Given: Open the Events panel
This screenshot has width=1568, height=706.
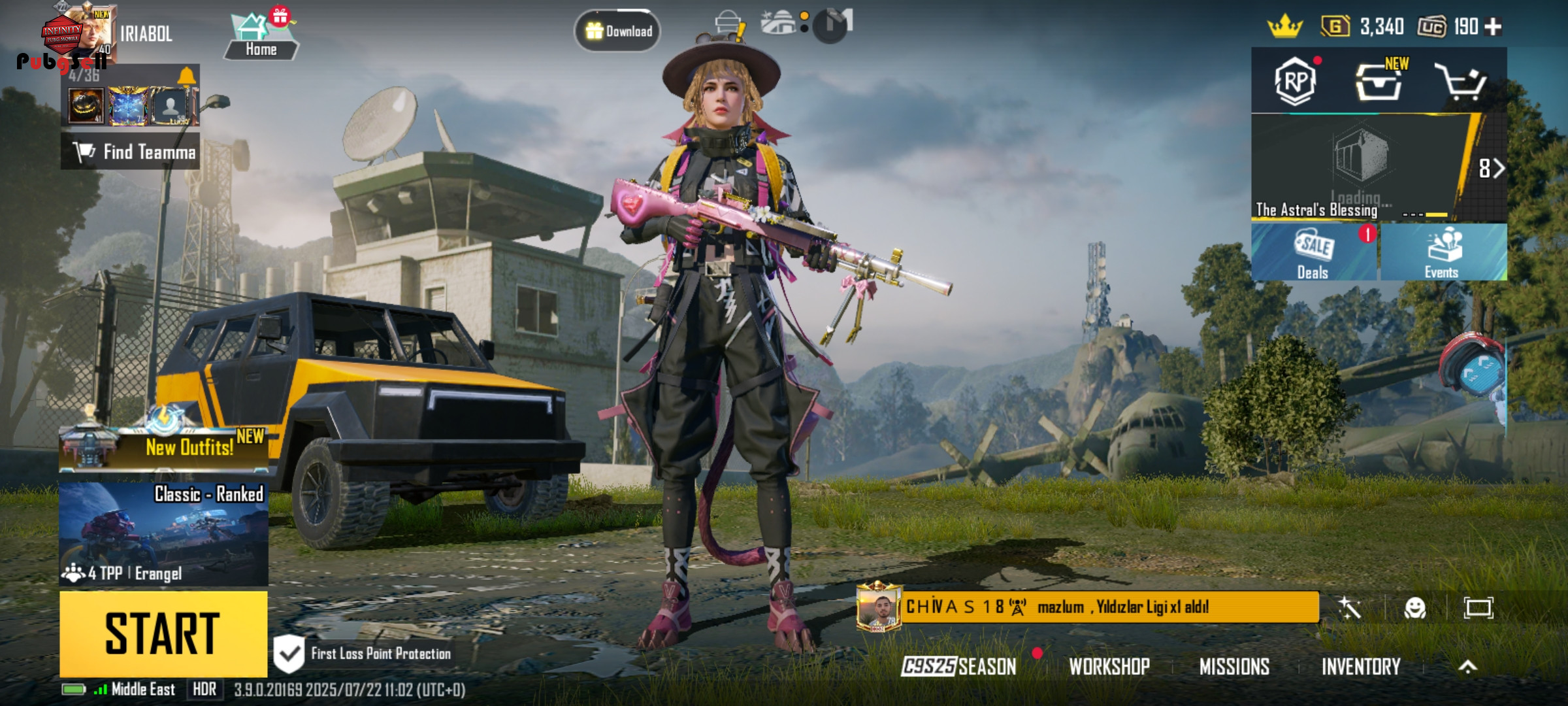Looking at the screenshot, I should pyautogui.click(x=1443, y=253).
